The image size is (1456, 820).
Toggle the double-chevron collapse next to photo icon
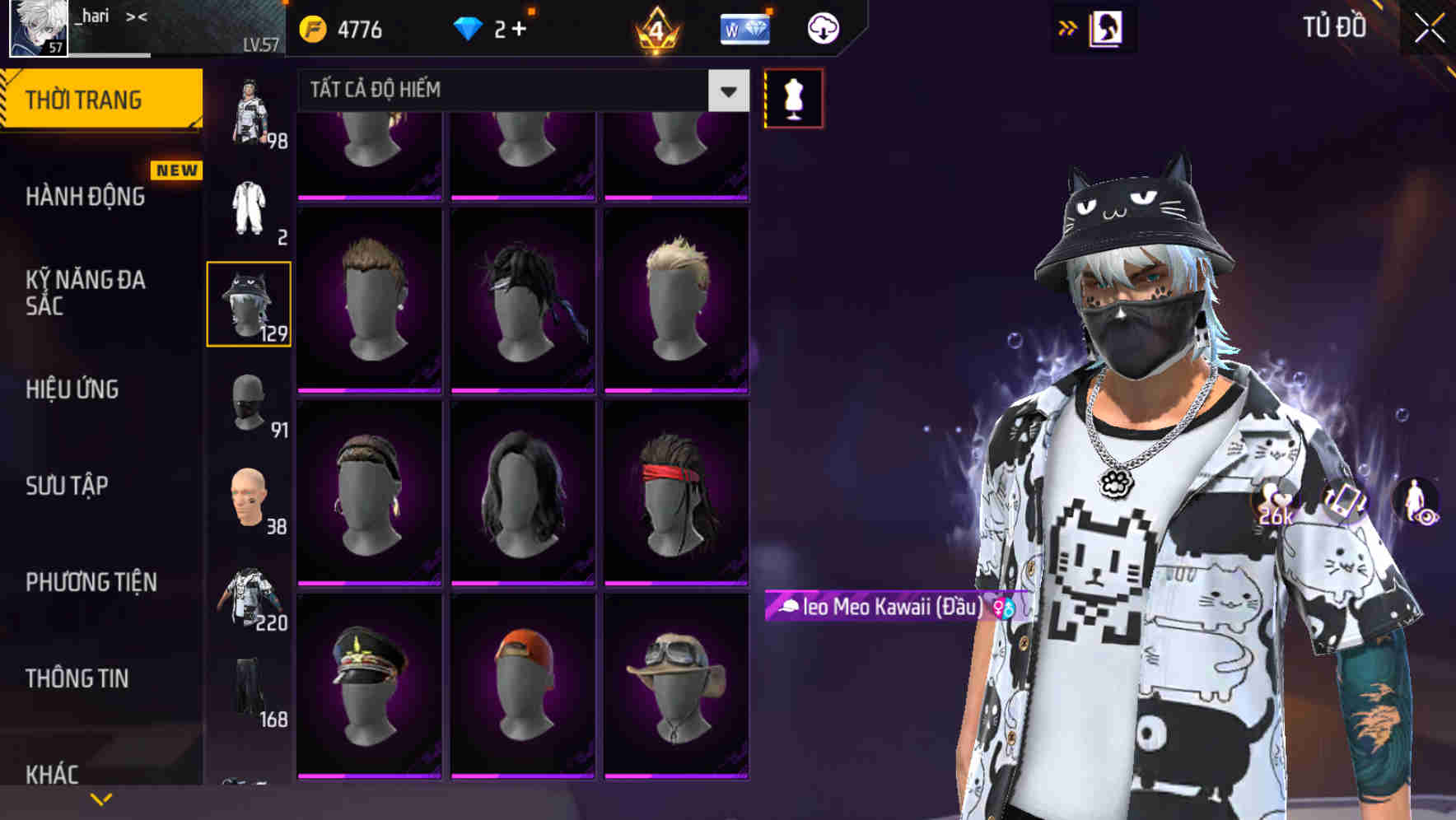tap(1066, 27)
